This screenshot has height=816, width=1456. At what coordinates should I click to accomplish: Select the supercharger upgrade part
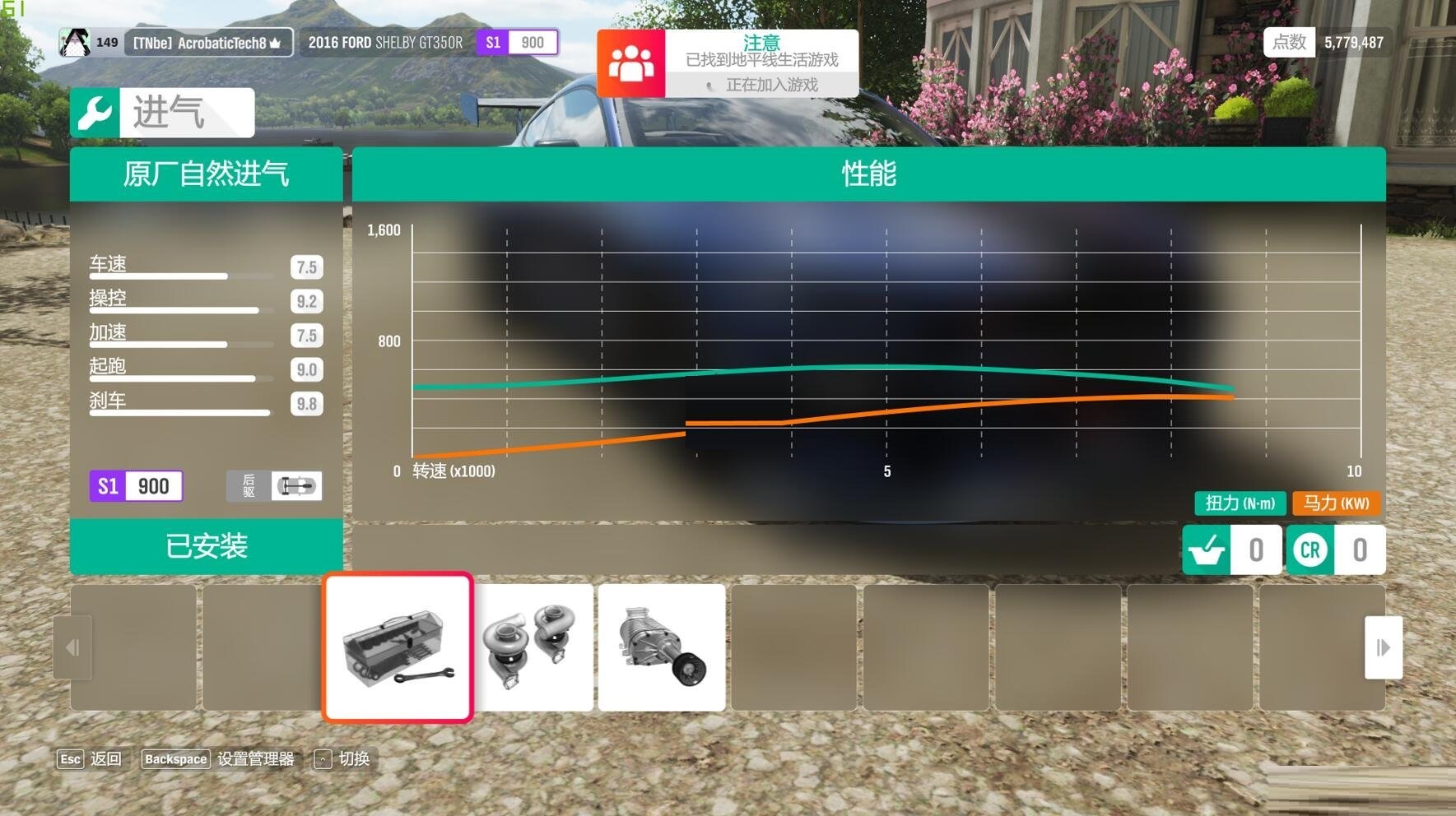(x=662, y=647)
